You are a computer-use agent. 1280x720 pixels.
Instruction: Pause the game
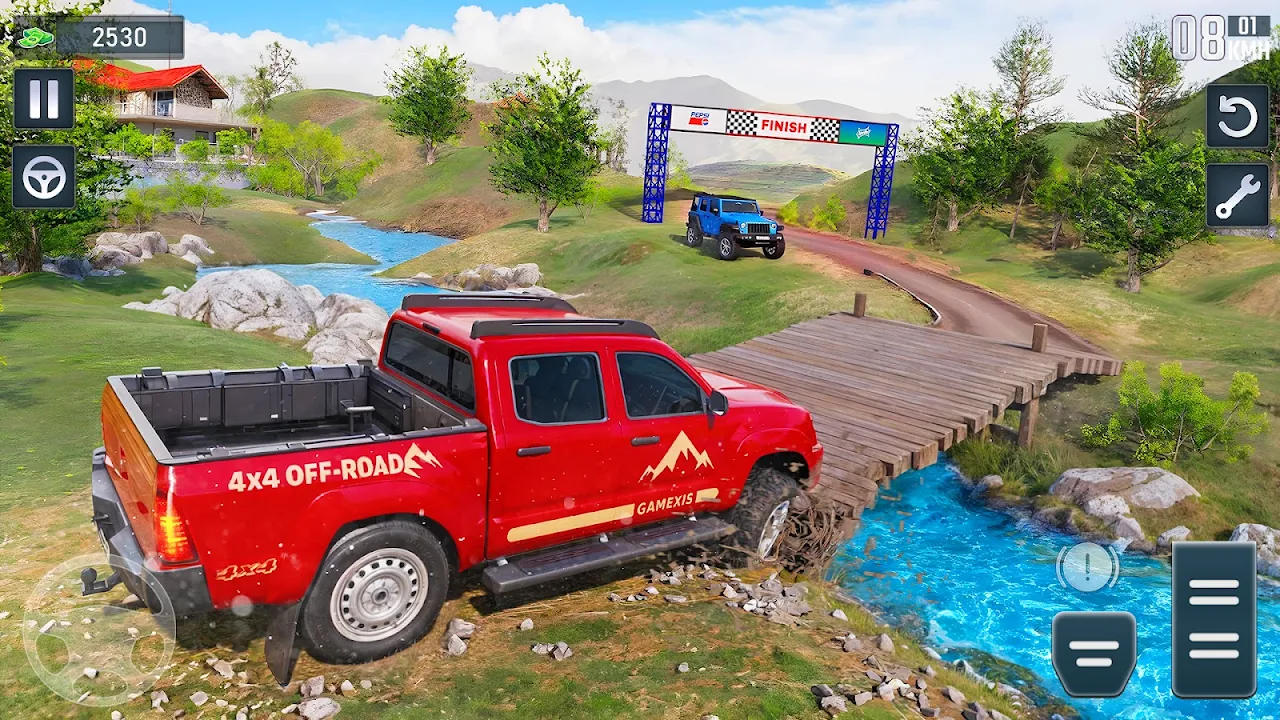point(43,98)
